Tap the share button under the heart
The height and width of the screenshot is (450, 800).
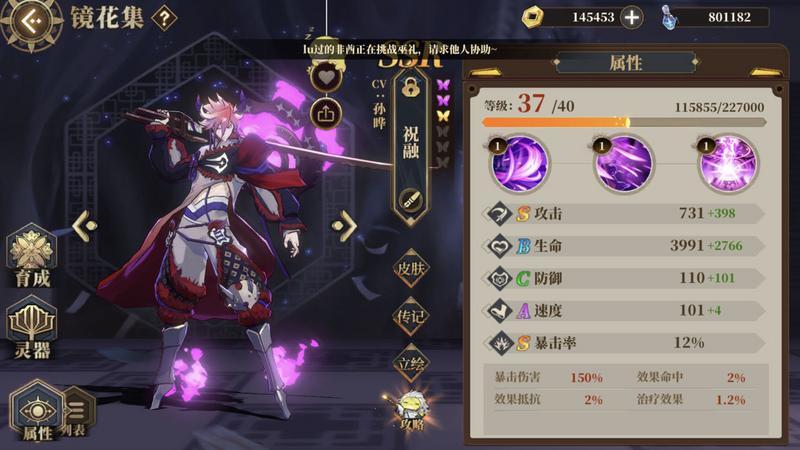[x=326, y=112]
